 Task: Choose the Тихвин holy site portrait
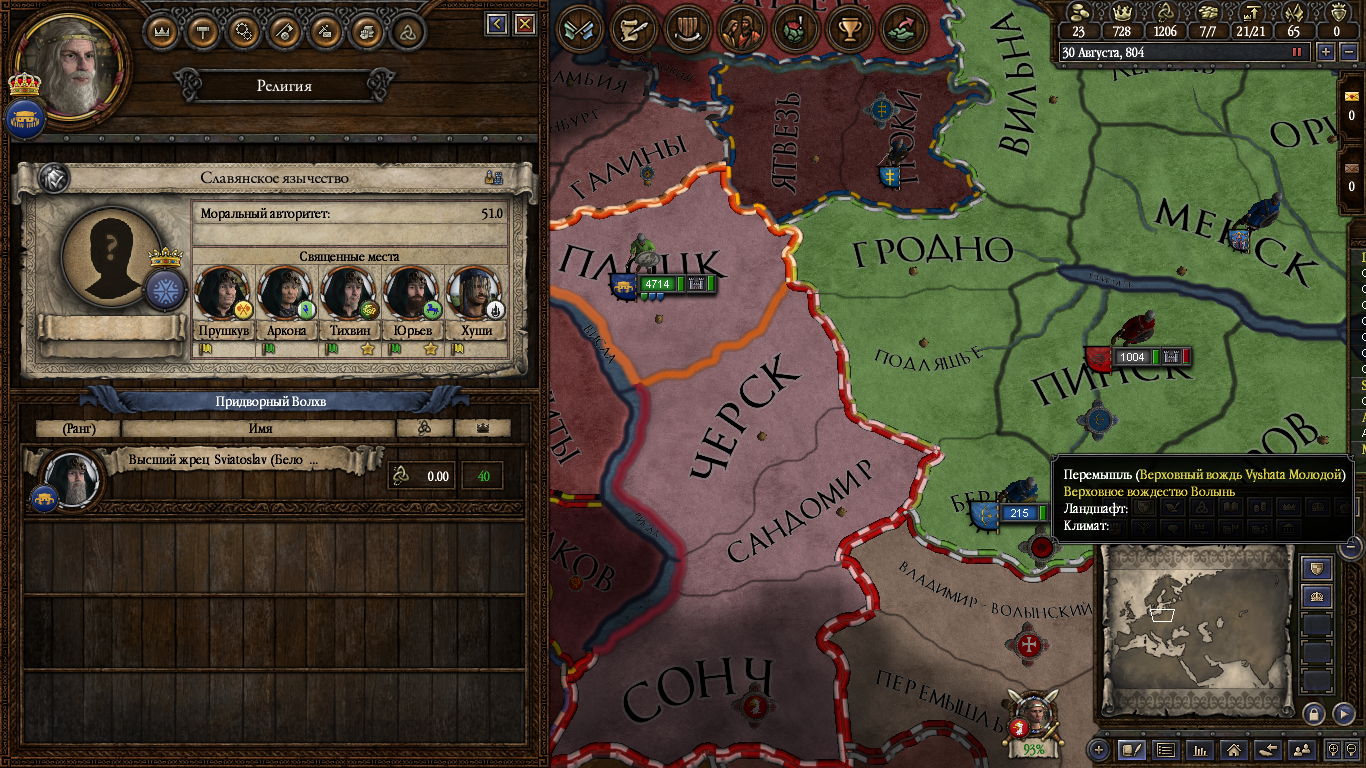(x=350, y=293)
